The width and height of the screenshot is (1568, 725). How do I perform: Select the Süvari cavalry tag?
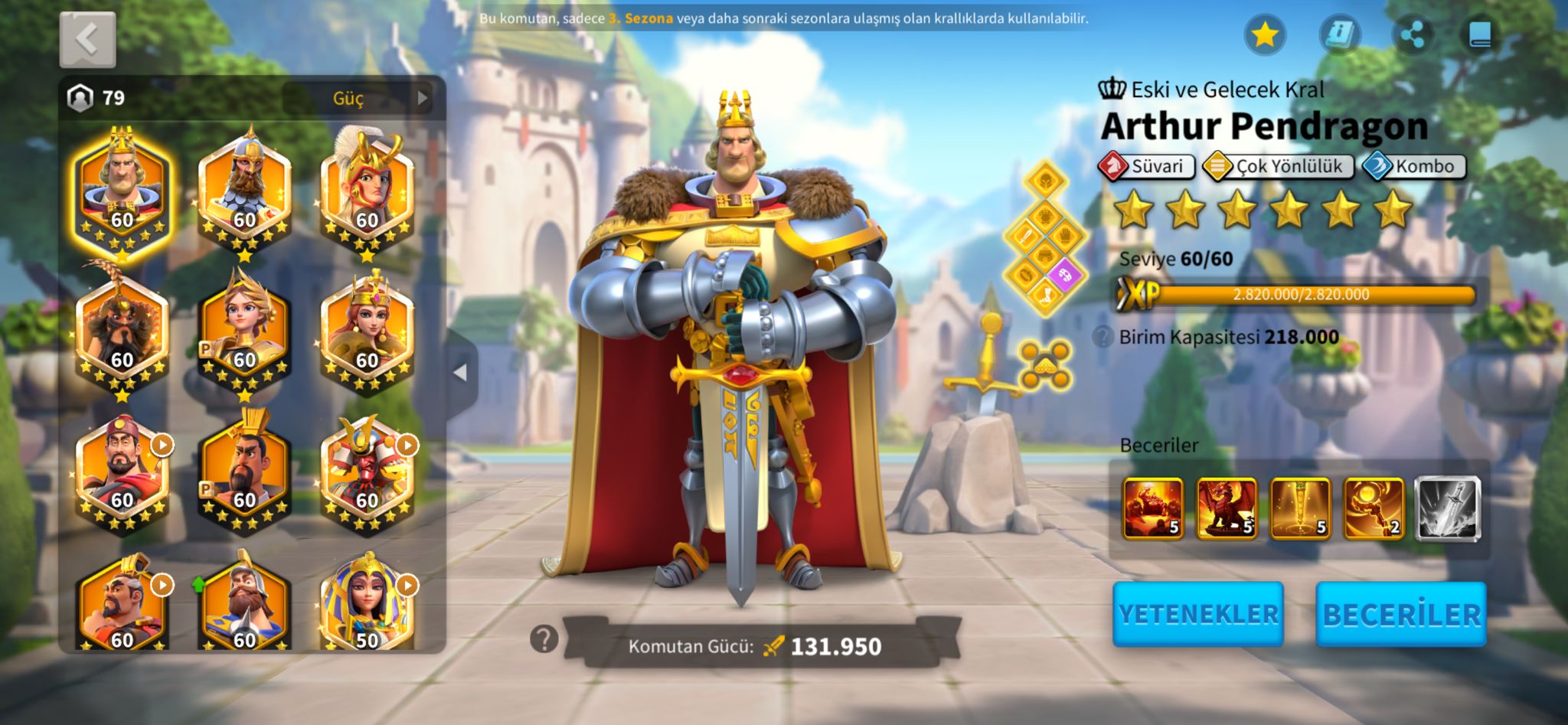(x=1146, y=166)
